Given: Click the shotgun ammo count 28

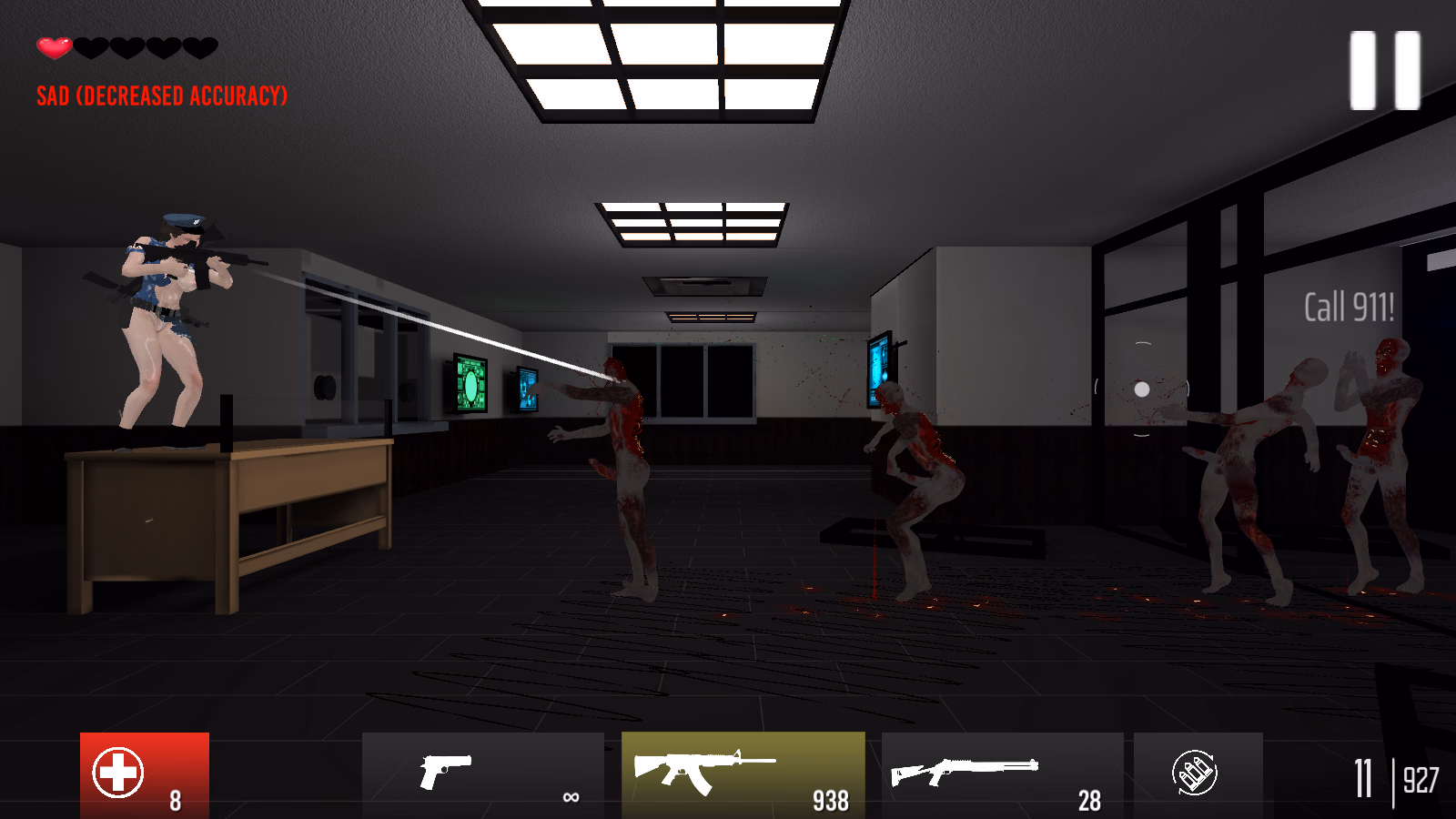Looking at the screenshot, I should pos(1088,803).
